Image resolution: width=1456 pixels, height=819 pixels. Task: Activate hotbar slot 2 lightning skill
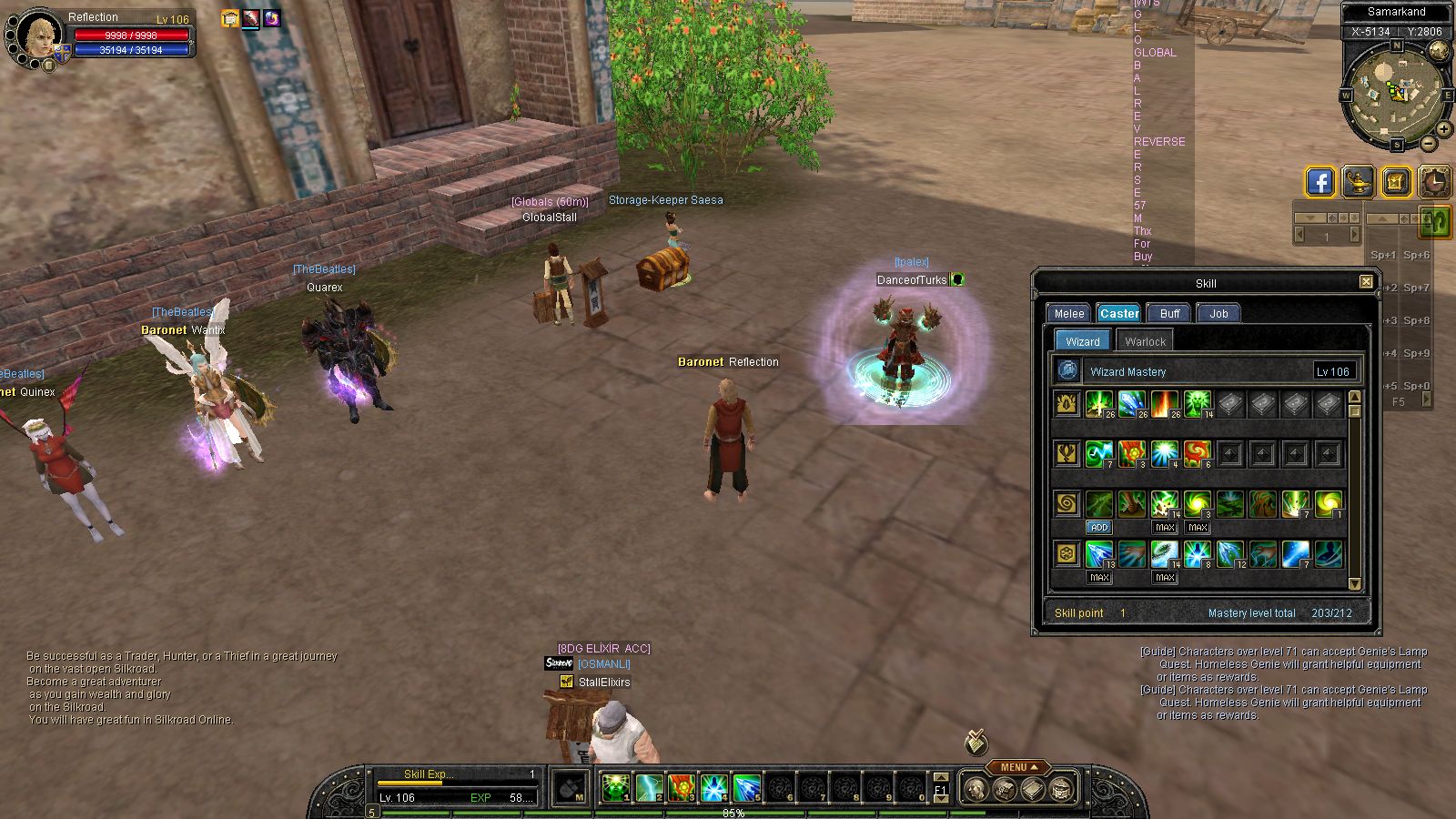(649, 787)
